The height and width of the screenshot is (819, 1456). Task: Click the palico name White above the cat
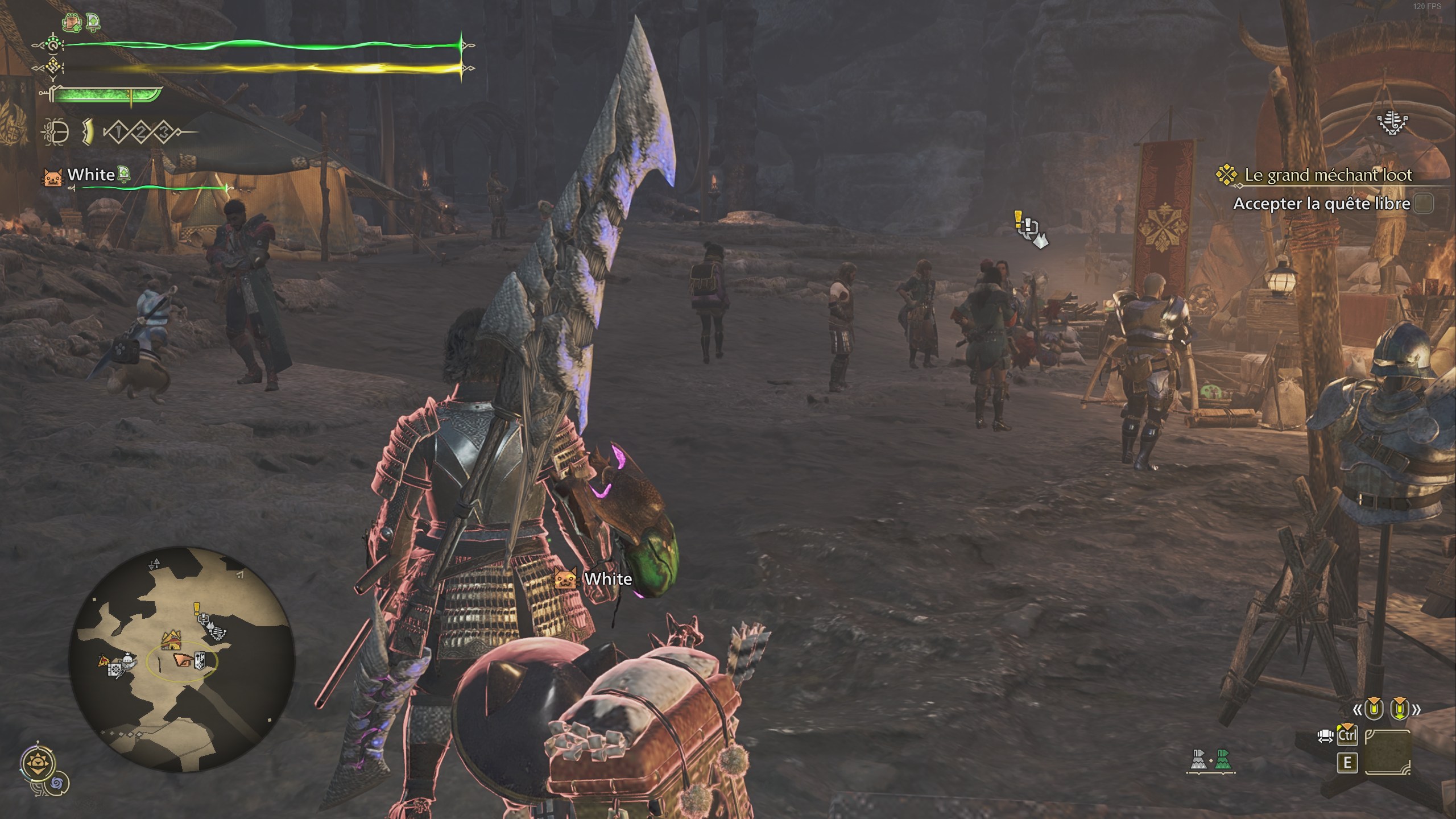point(607,579)
